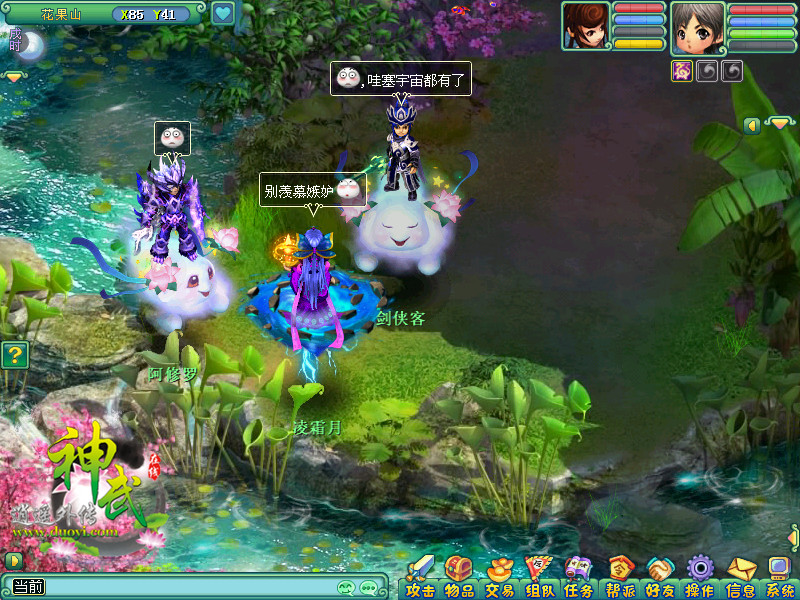Open the smiley emoticon picker in chat

tap(346, 588)
